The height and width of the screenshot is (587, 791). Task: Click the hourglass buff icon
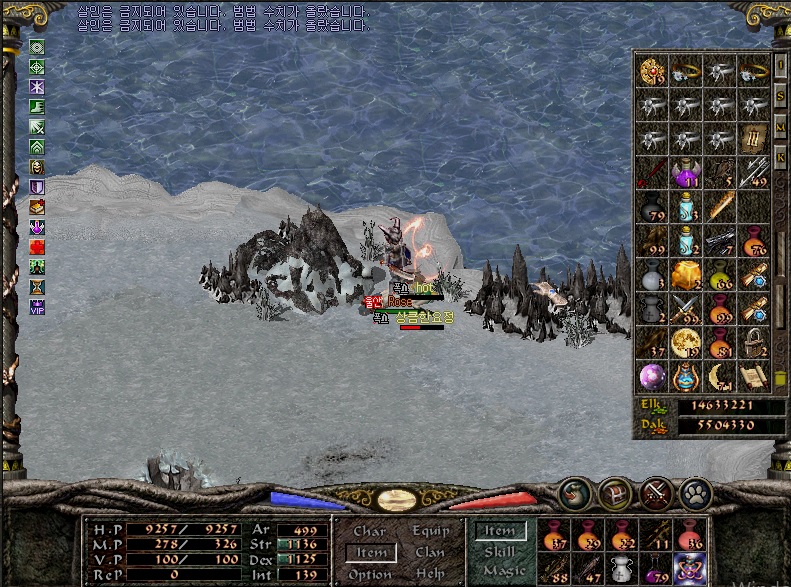click(x=37, y=288)
